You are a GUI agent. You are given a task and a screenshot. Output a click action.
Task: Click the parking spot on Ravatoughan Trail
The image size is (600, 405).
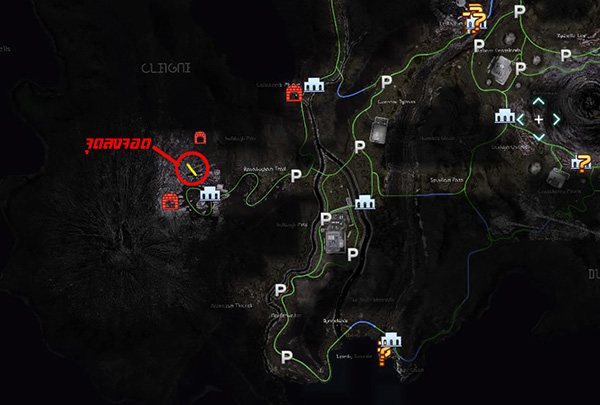click(x=296, y=175)
